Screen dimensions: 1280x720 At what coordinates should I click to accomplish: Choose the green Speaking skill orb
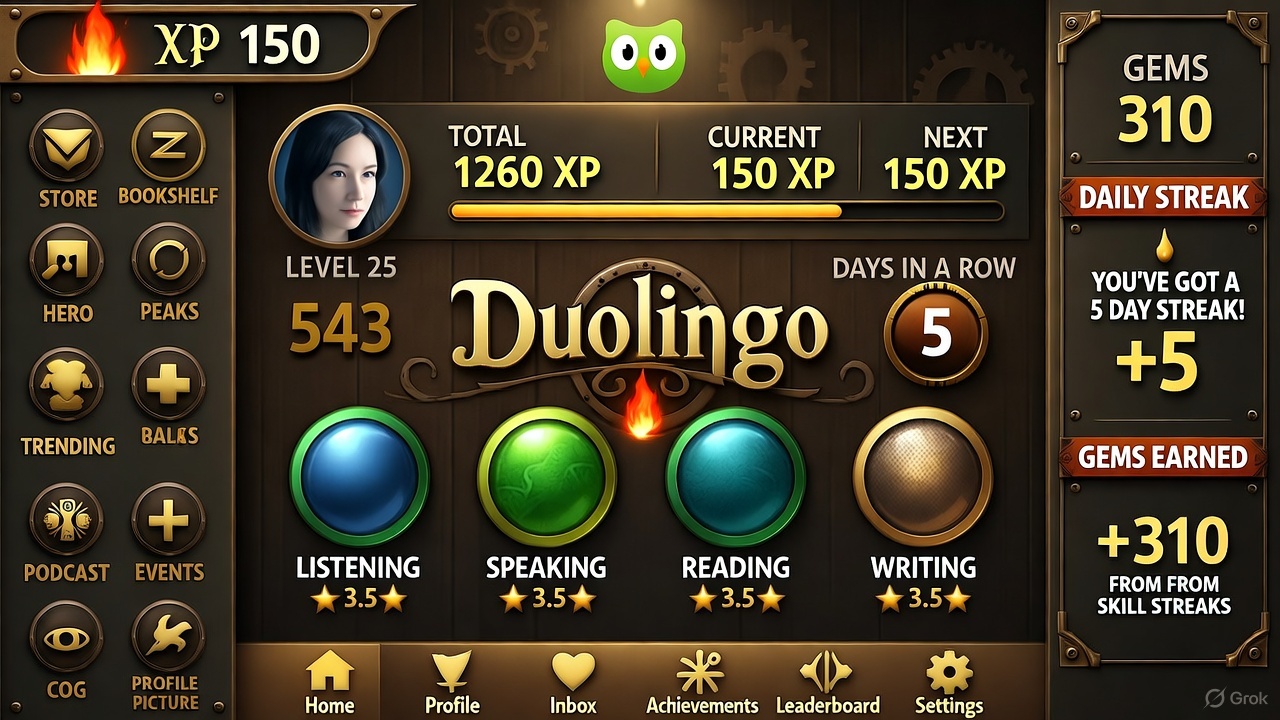[x=546, y=476]
